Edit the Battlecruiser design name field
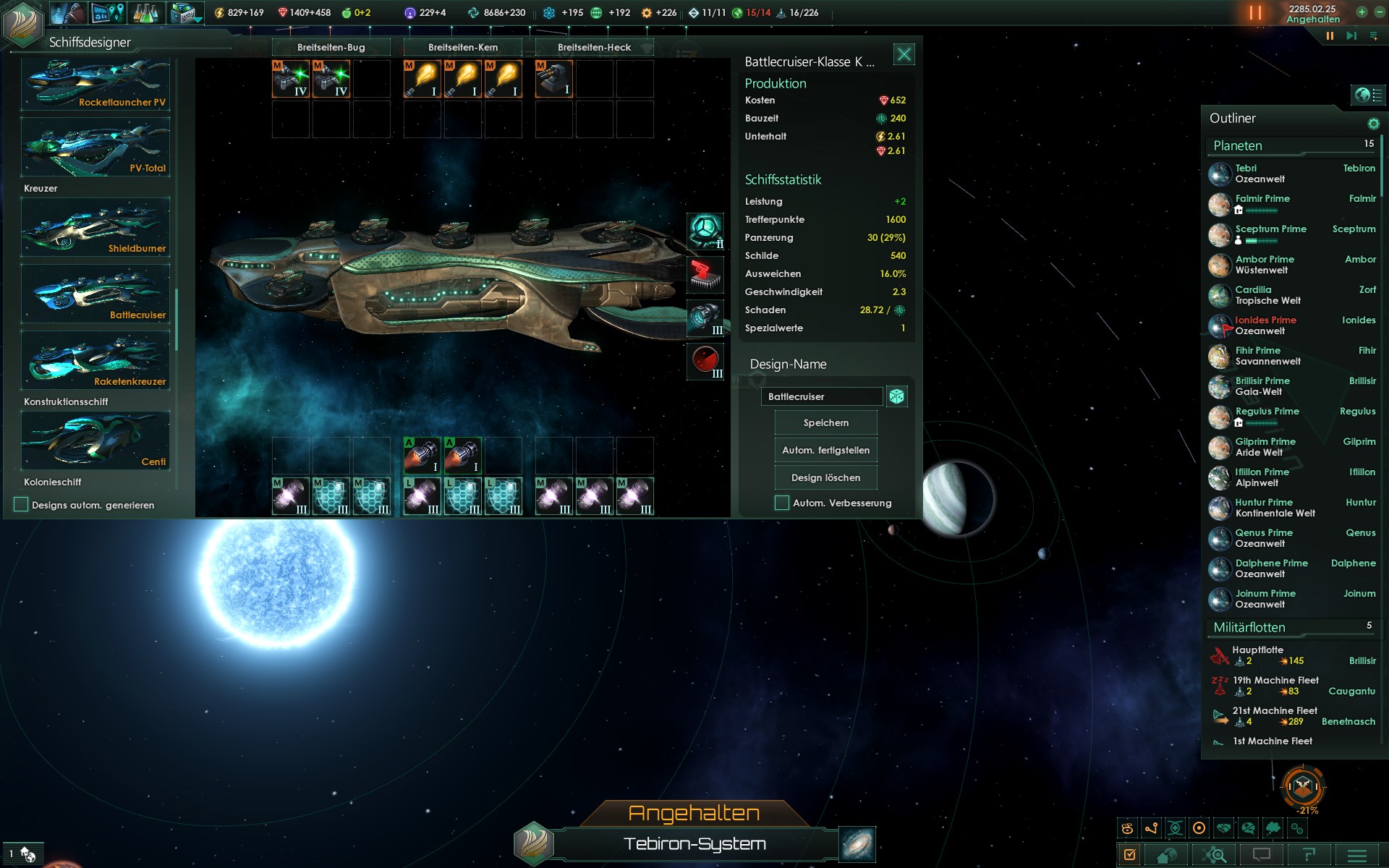This screenshot has width=1389, height=868. pos(821,396)
